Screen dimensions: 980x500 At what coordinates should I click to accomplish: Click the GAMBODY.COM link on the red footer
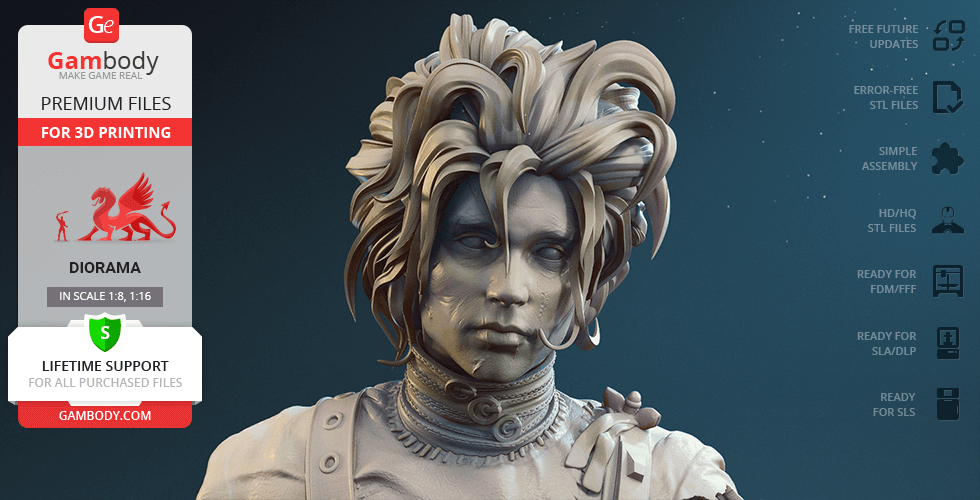(x=105, y=415)
